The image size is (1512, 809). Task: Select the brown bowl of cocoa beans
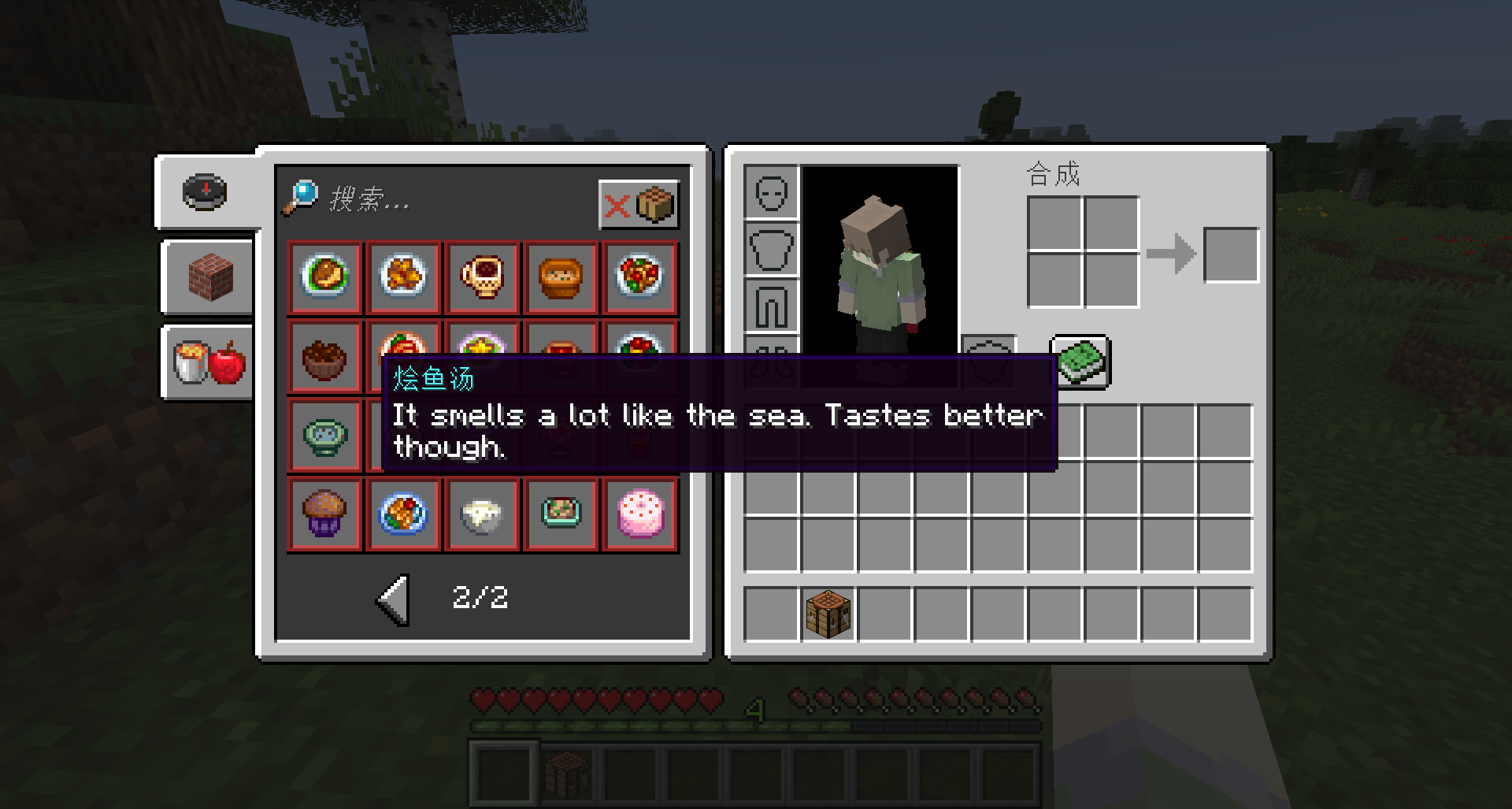tap(324, 357)
